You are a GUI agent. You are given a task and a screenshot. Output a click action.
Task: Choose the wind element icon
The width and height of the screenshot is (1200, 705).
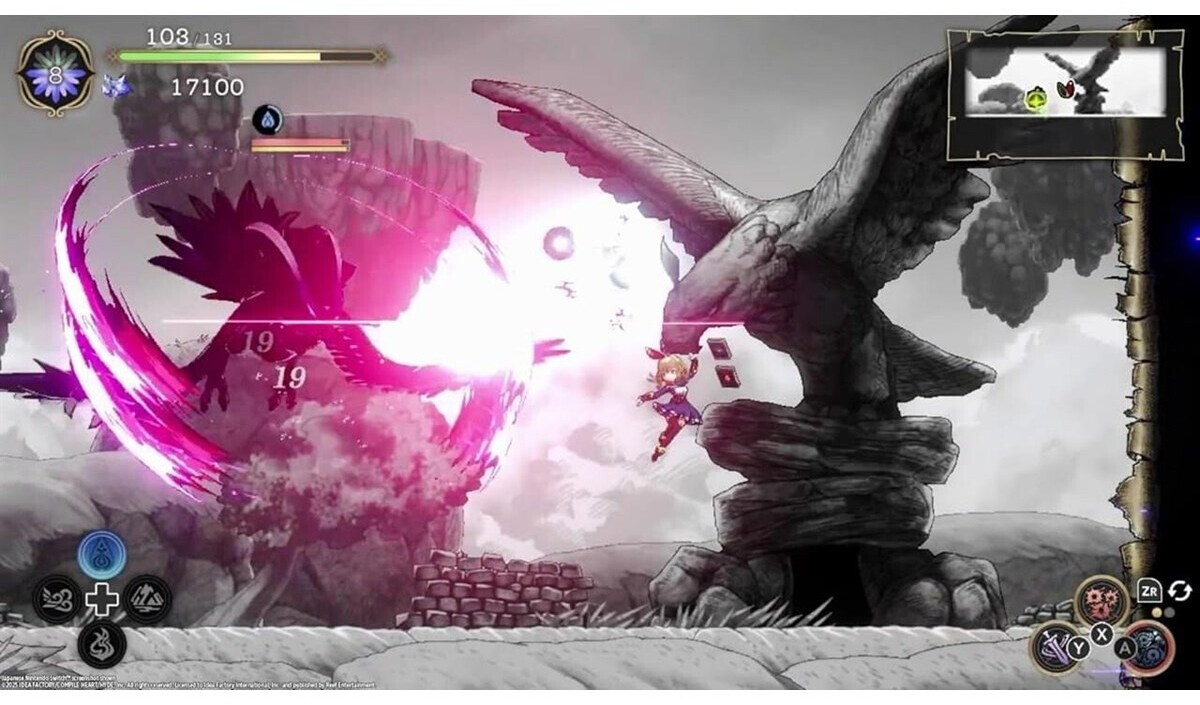(x=56, y=599)
